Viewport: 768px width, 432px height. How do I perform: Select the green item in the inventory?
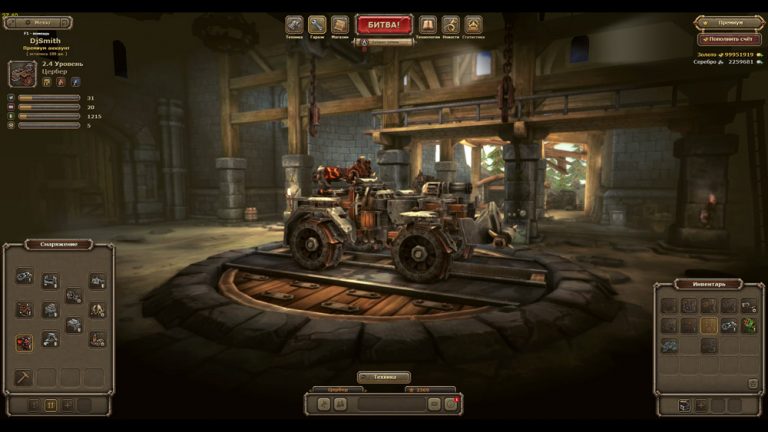tap(748, 325)
